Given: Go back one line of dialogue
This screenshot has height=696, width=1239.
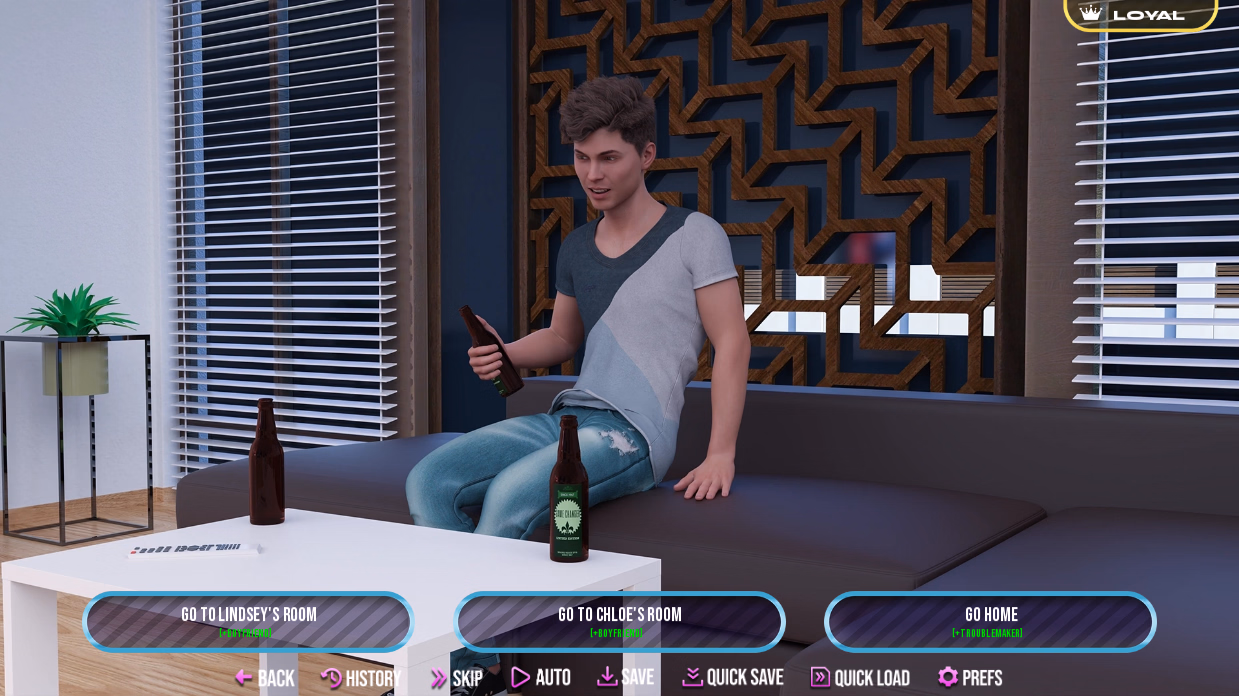Looking at the screenshot, I should tap(265, 678).
